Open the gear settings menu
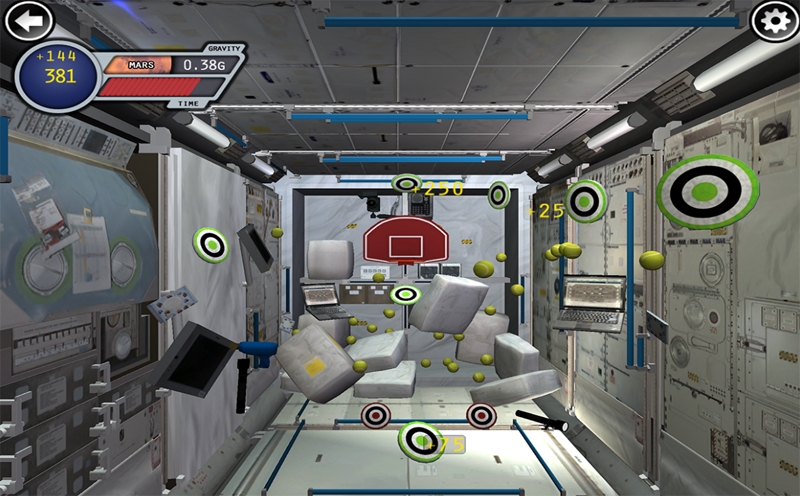This screenshot has width=800, height=496. tap(775, 21)
